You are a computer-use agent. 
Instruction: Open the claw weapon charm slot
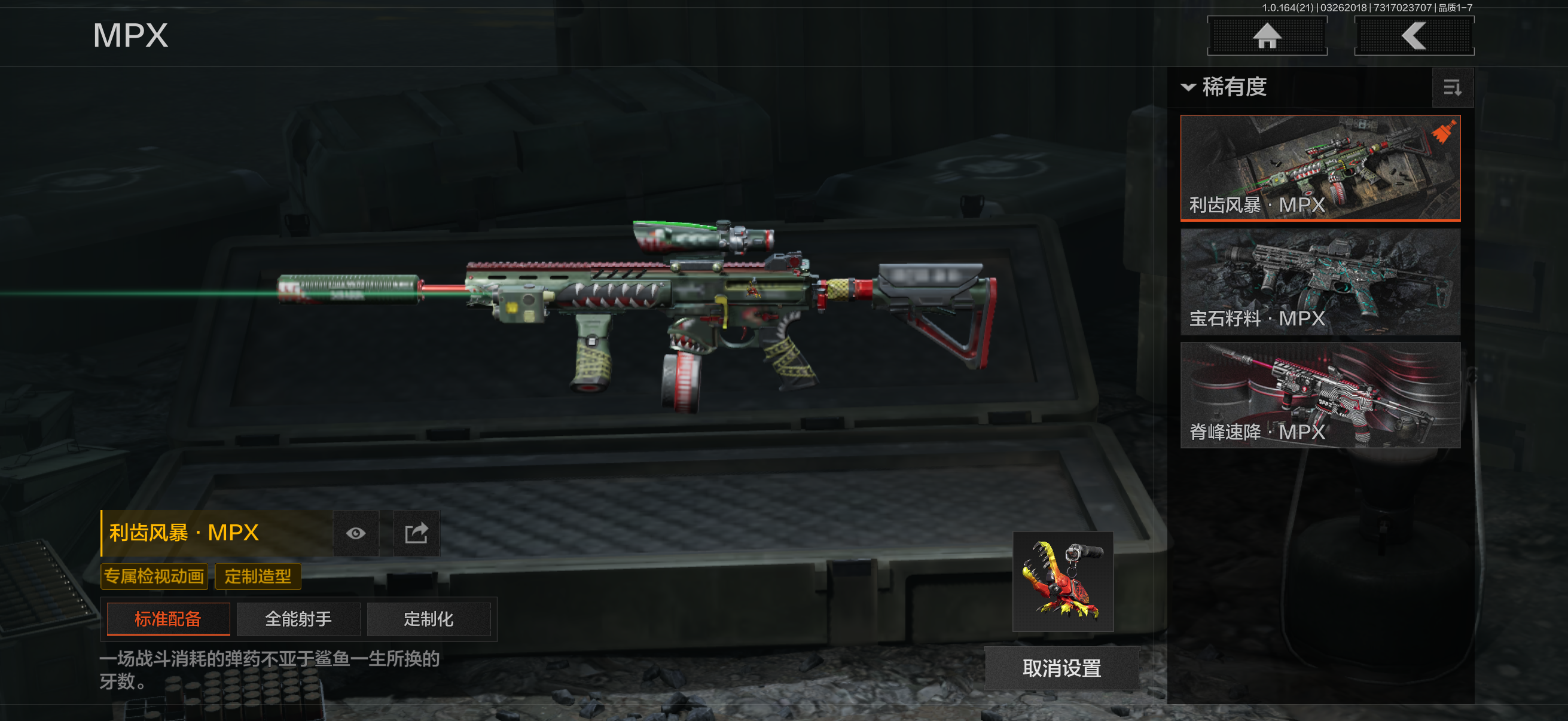click(1062, 581)
